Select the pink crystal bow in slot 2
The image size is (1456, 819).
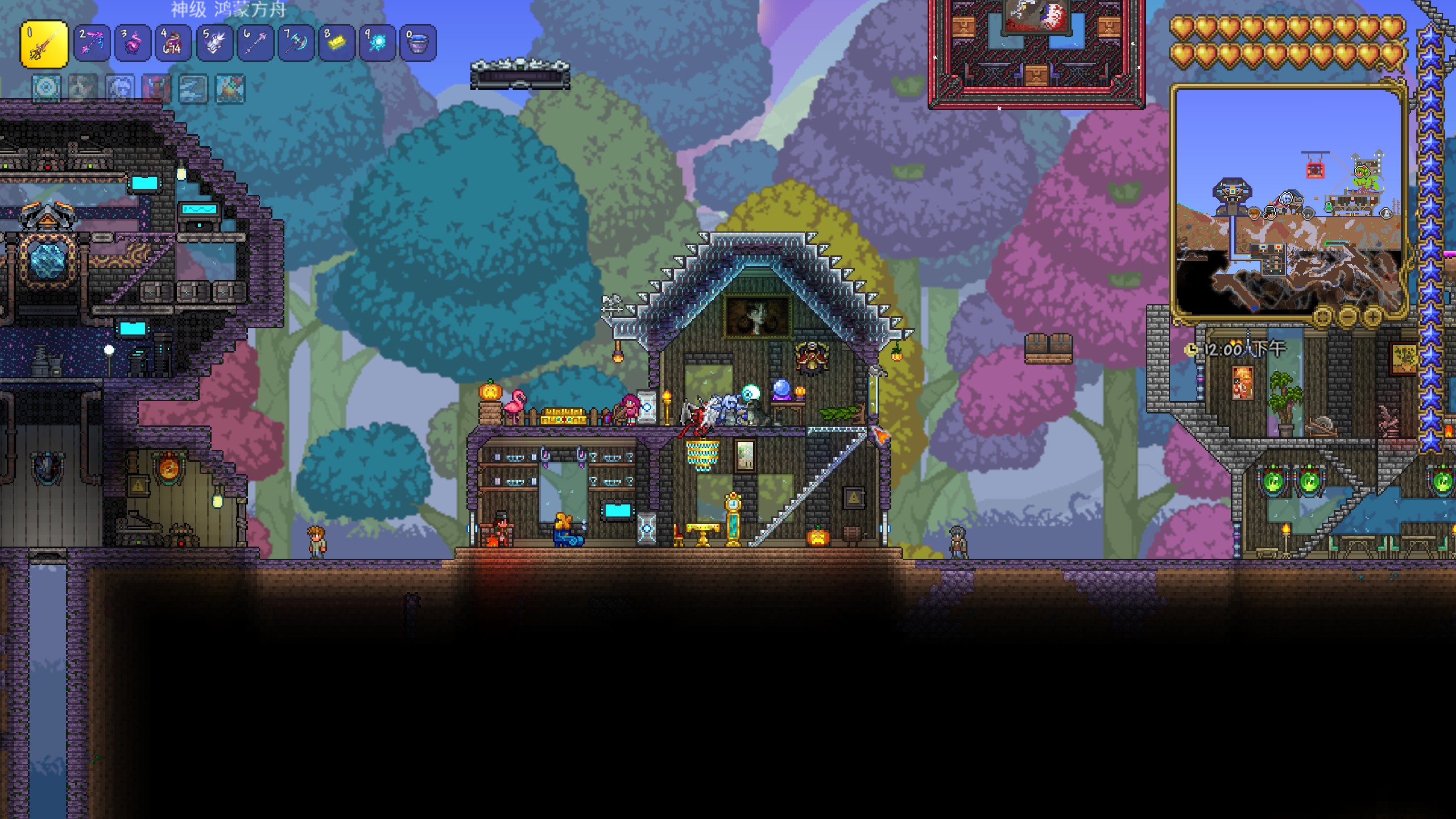click(x=92, y=43)
